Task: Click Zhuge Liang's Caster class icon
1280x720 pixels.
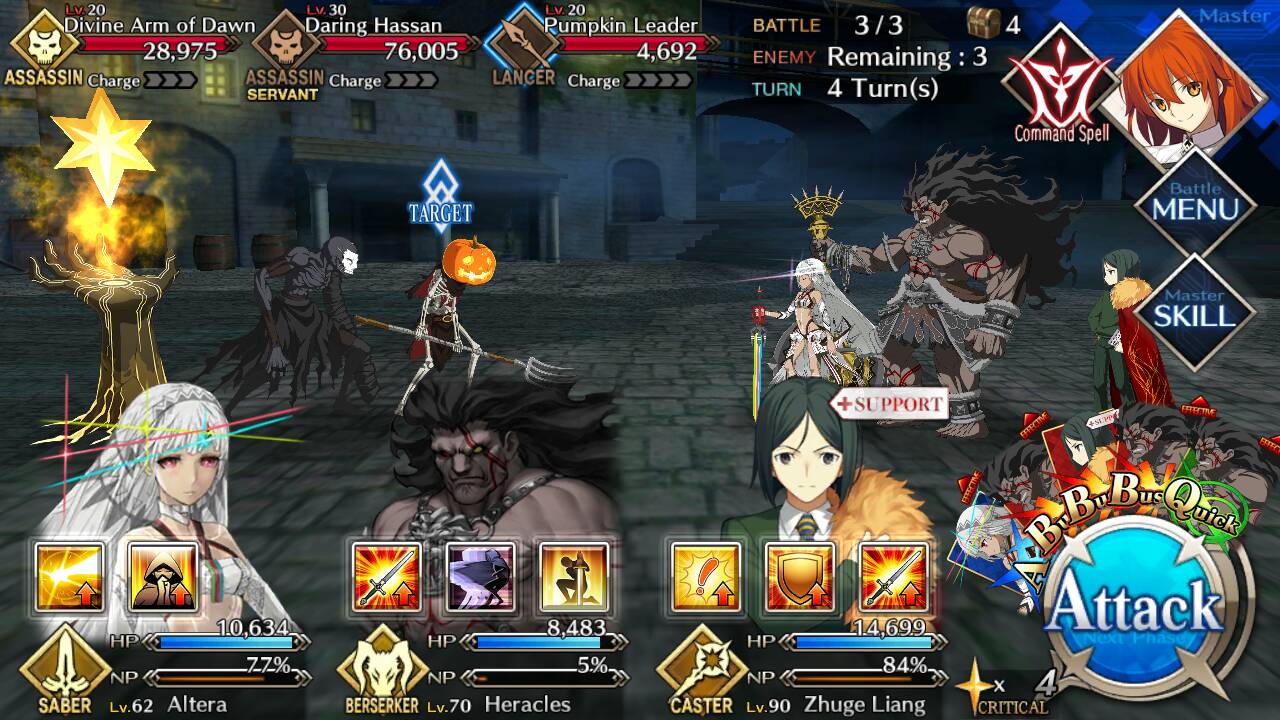Action: [701, 665]
